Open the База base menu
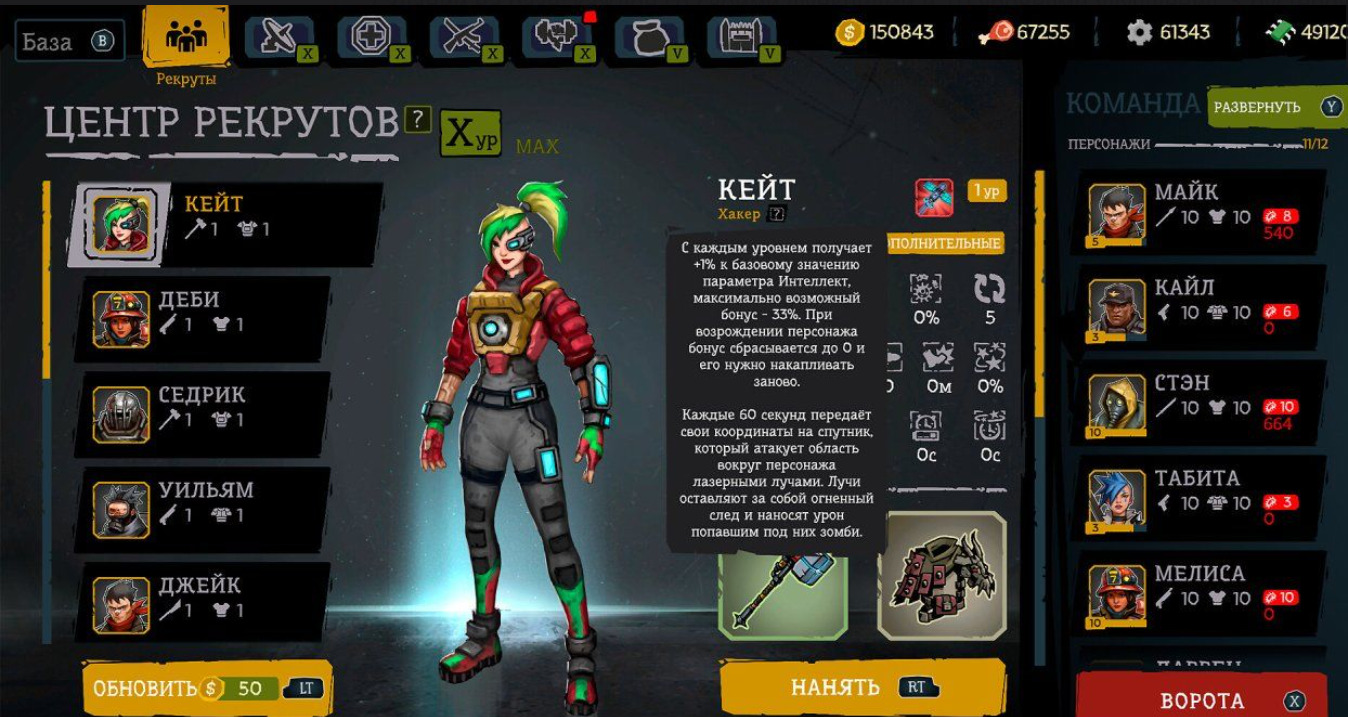1348x717 pixels. 69,42
